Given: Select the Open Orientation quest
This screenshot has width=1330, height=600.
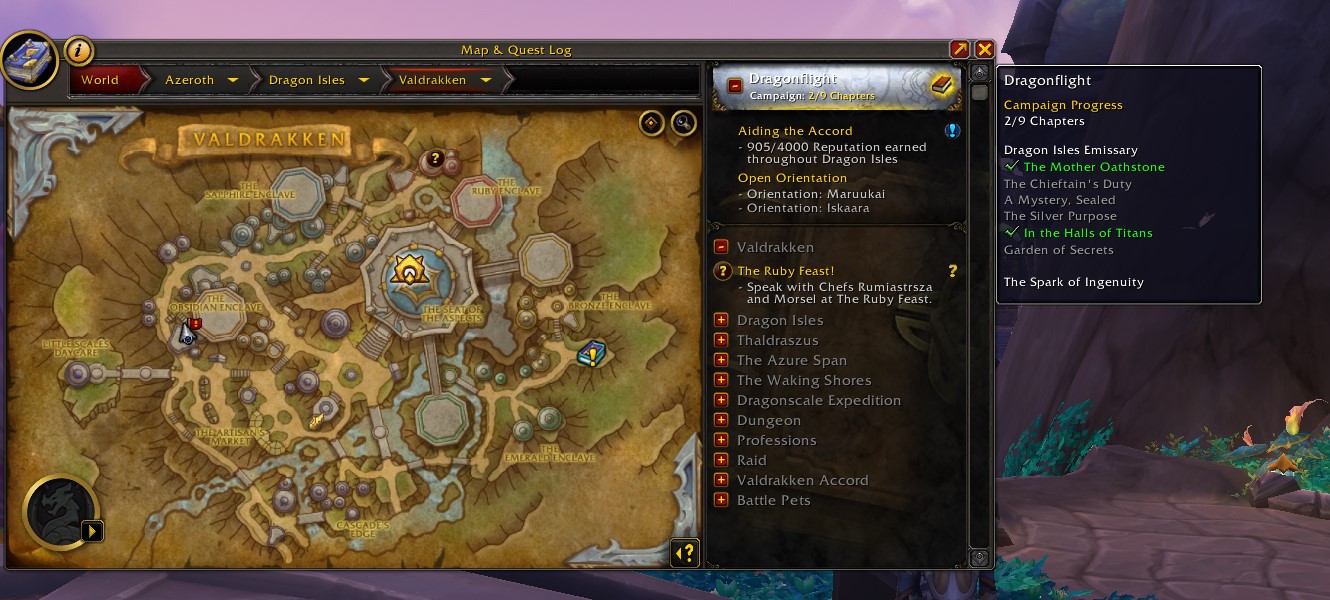Looking at the screenshot, I should click(x=792, y=178).
